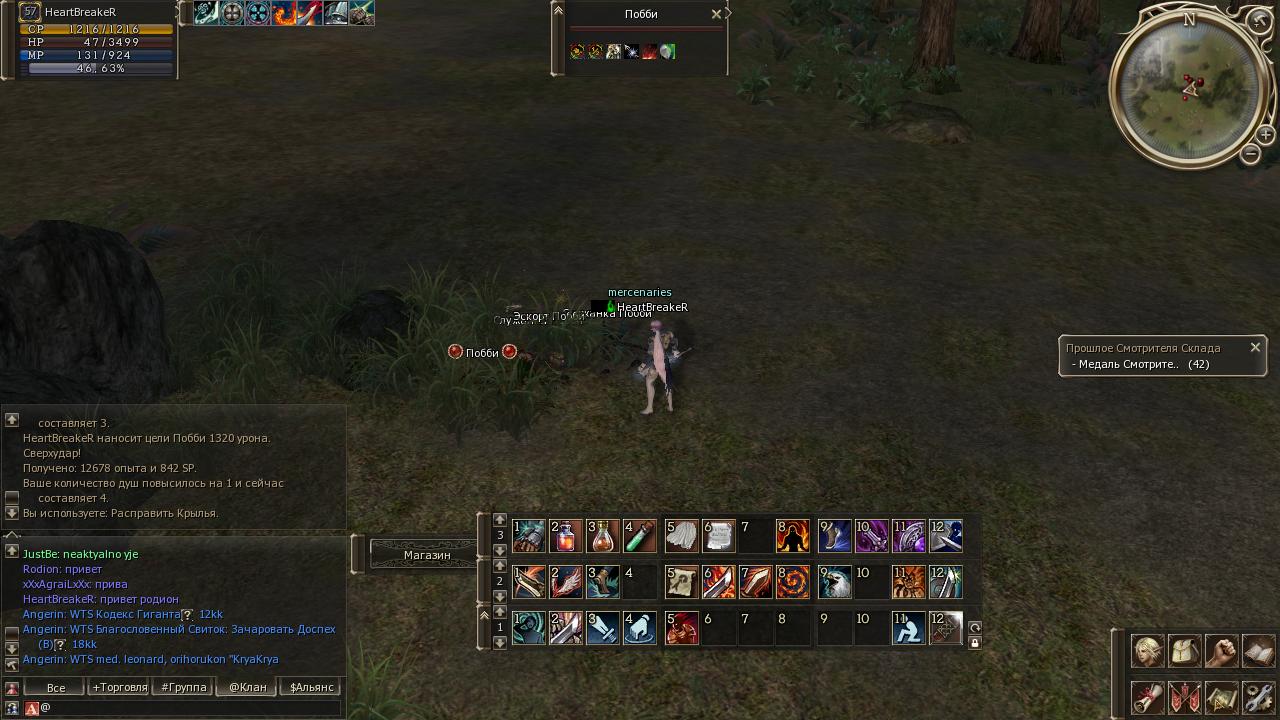
Task: Switch to the +Торговля chat tab
Action: [x=119, y=687]
